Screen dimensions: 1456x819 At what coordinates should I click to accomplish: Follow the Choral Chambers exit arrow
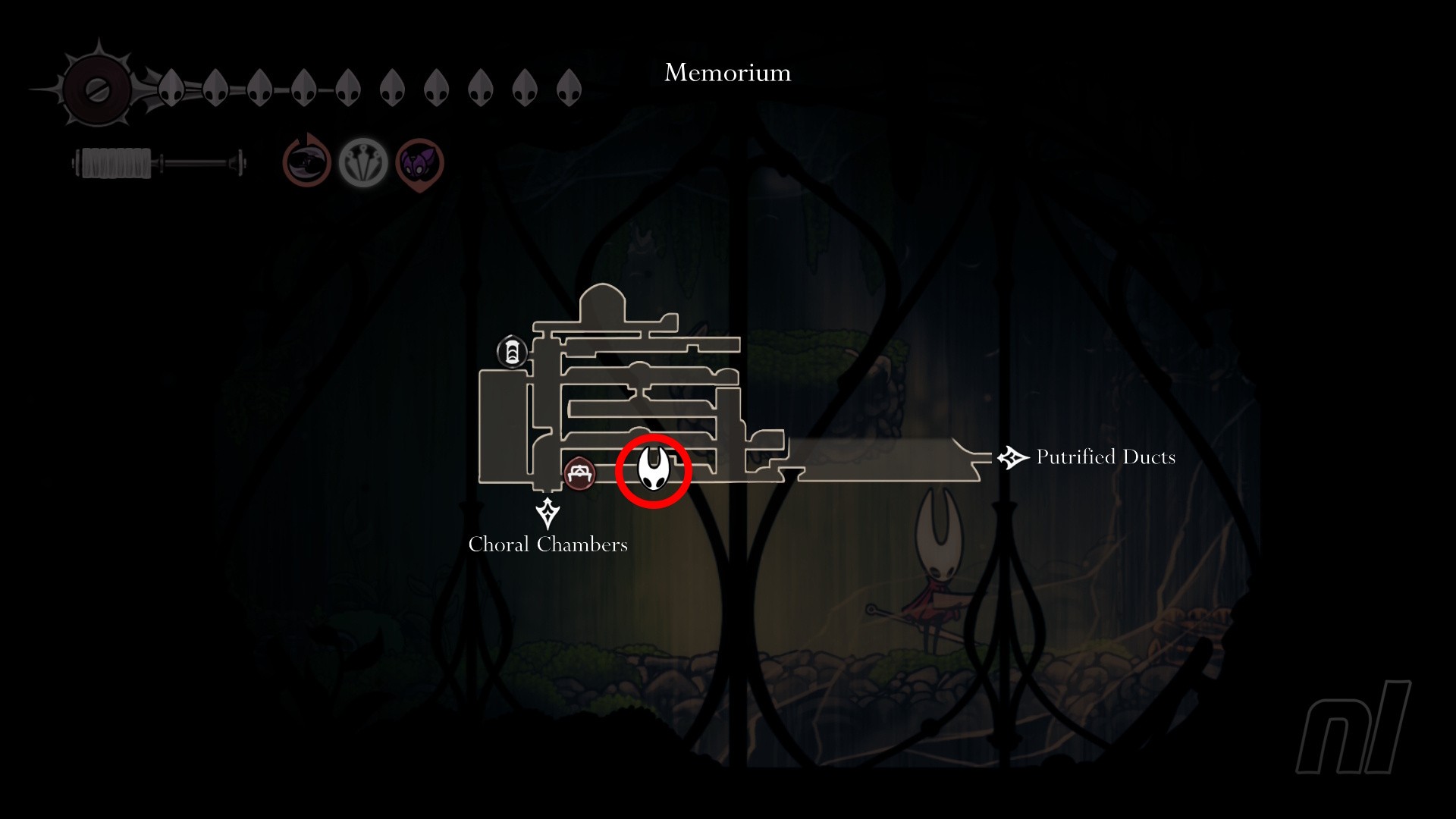coord(548,513)
